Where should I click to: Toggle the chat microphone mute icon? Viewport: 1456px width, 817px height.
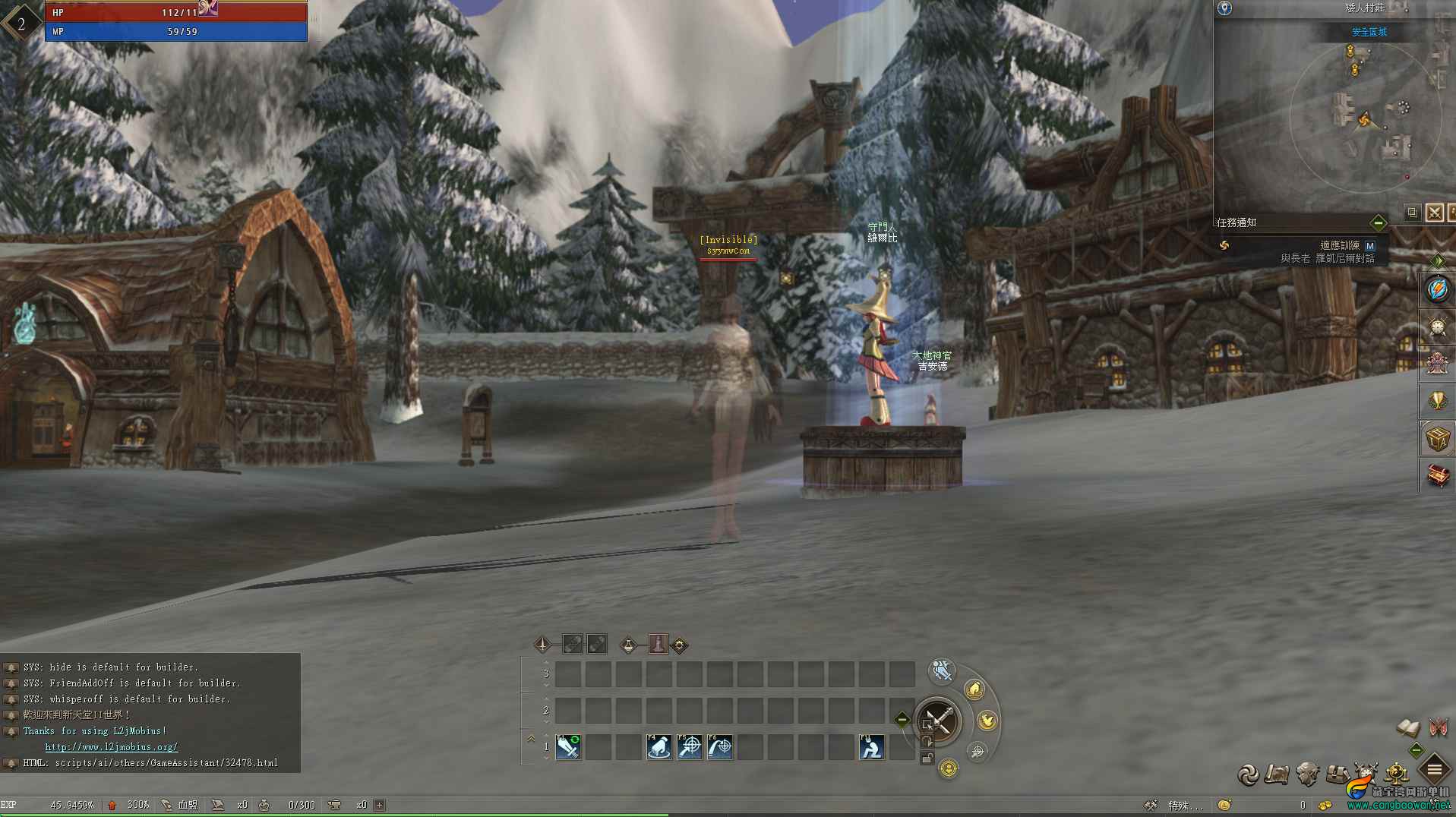tap(941, 670)
